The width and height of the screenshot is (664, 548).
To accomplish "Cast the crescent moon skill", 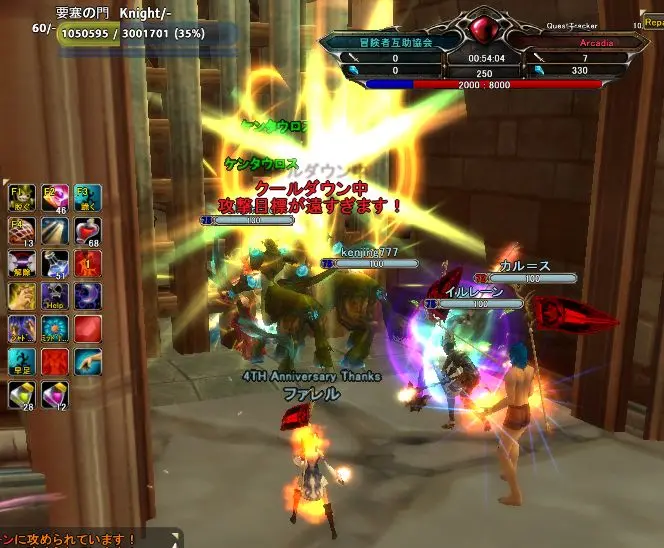I will tap(88, 296).
